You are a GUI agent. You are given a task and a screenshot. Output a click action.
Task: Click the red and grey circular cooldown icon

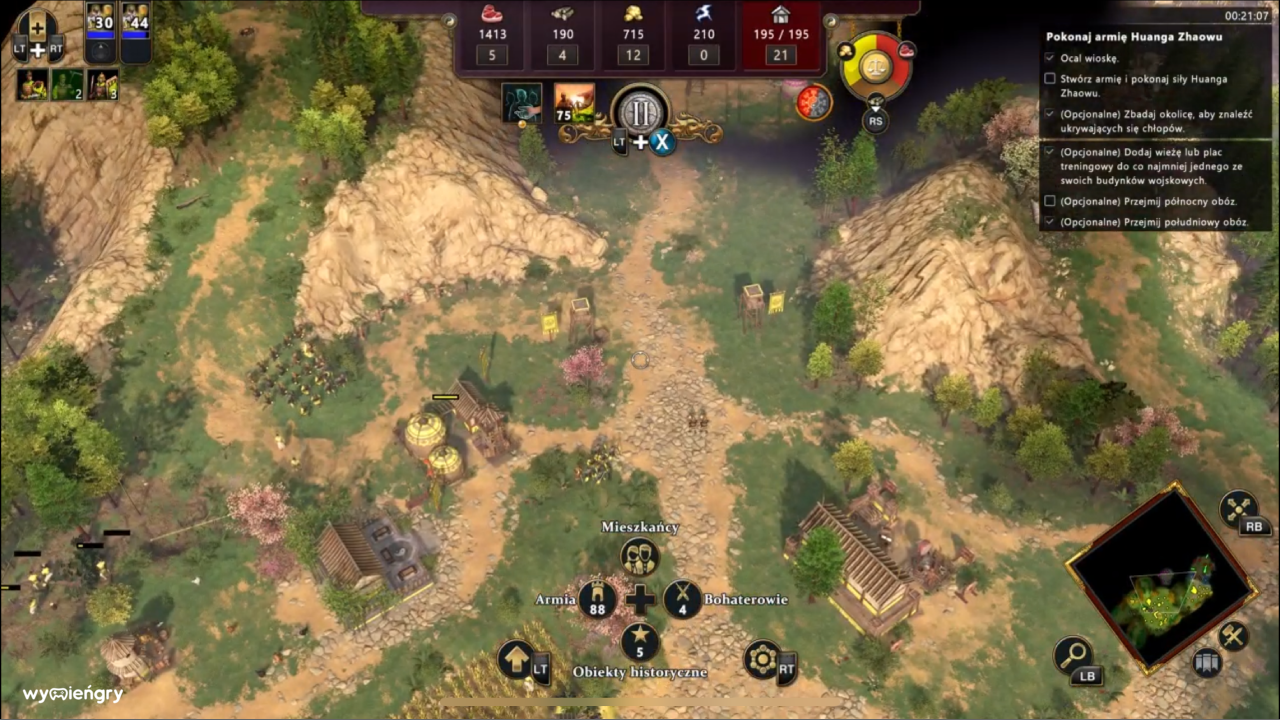(x=814, y=102)
